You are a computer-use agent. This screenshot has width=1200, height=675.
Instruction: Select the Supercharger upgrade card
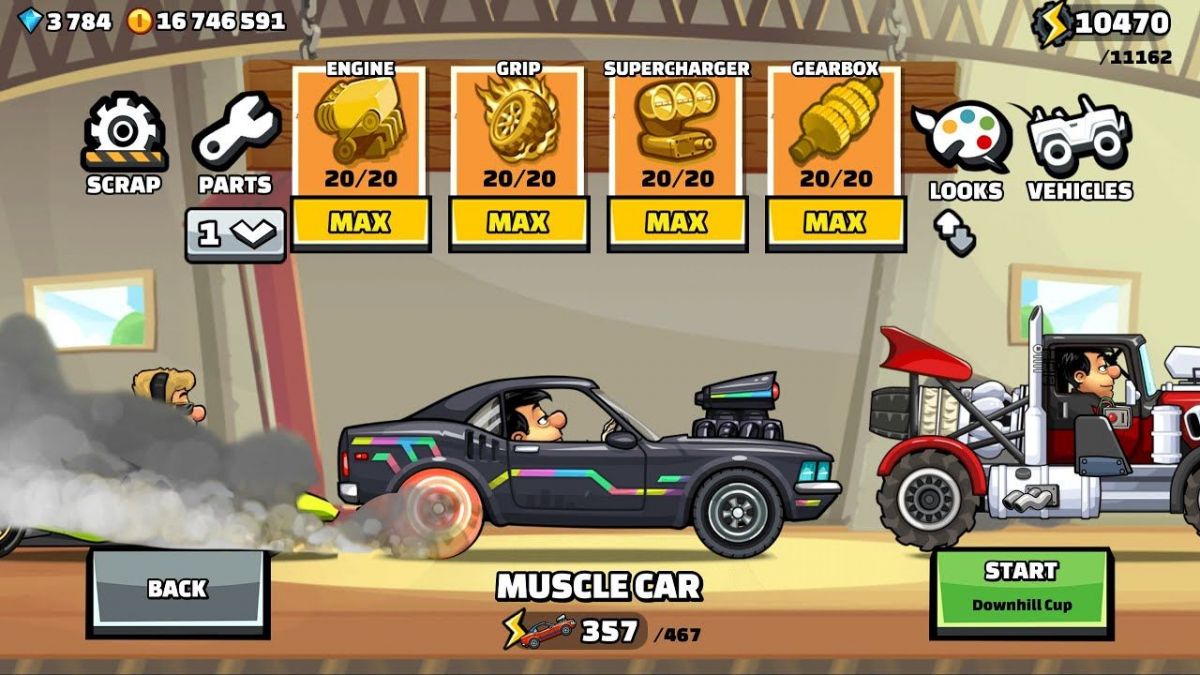point(677,130)
